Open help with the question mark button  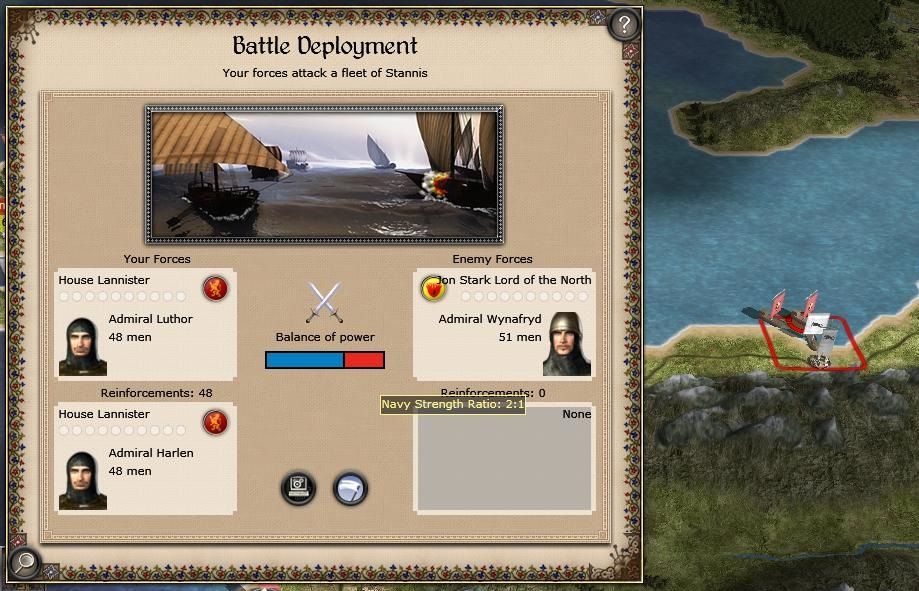point(624,24)
